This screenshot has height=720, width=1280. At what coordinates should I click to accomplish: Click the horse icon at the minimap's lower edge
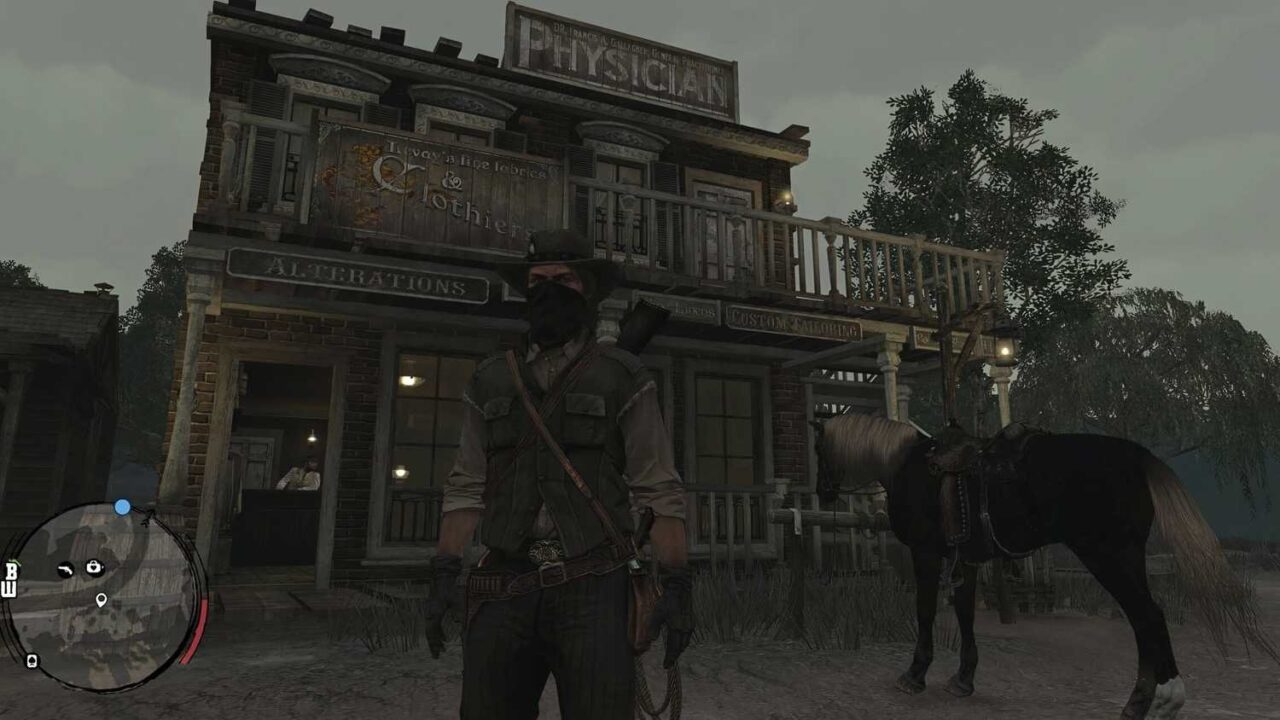click(31, 660)
